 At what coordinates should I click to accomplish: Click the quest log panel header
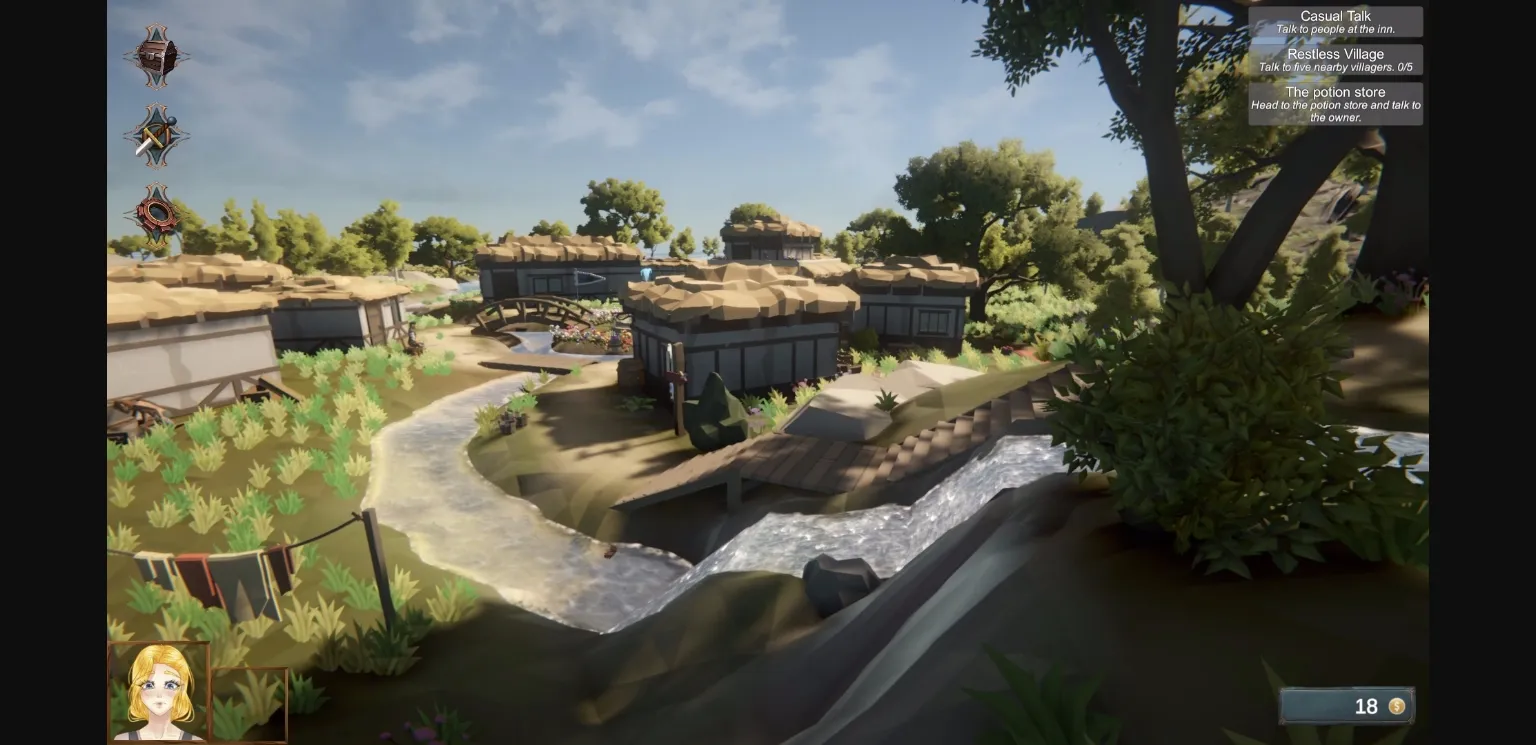point(1335,16)
